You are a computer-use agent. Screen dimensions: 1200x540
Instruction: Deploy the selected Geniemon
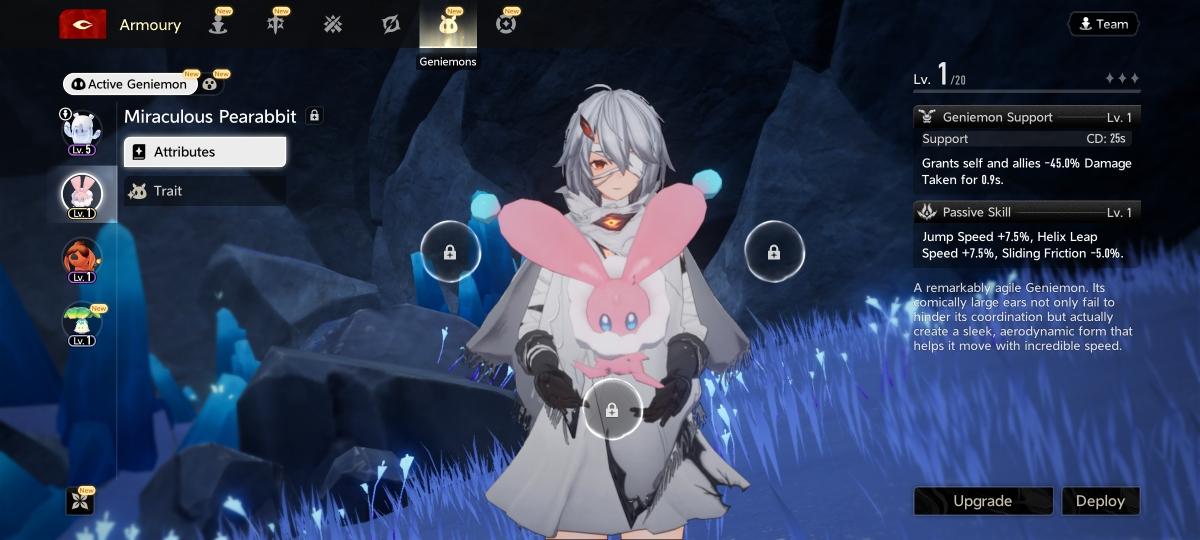click(x=1100, y=501)
